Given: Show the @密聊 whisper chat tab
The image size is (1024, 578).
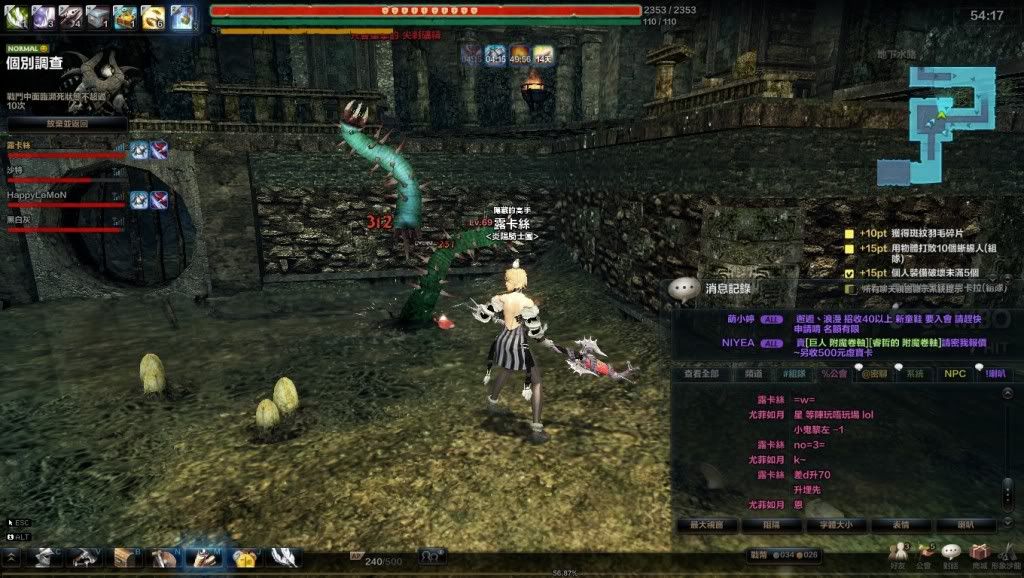Looking at the screenshot, I should pyautogui.click(x=874, y=374).
